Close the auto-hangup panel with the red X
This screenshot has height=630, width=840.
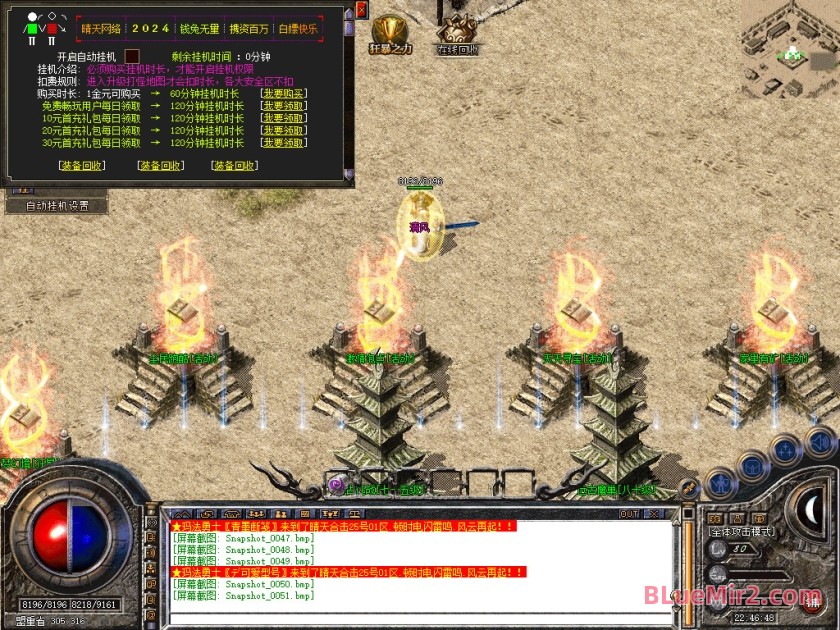pyautogui.click(x=361, y=11)
